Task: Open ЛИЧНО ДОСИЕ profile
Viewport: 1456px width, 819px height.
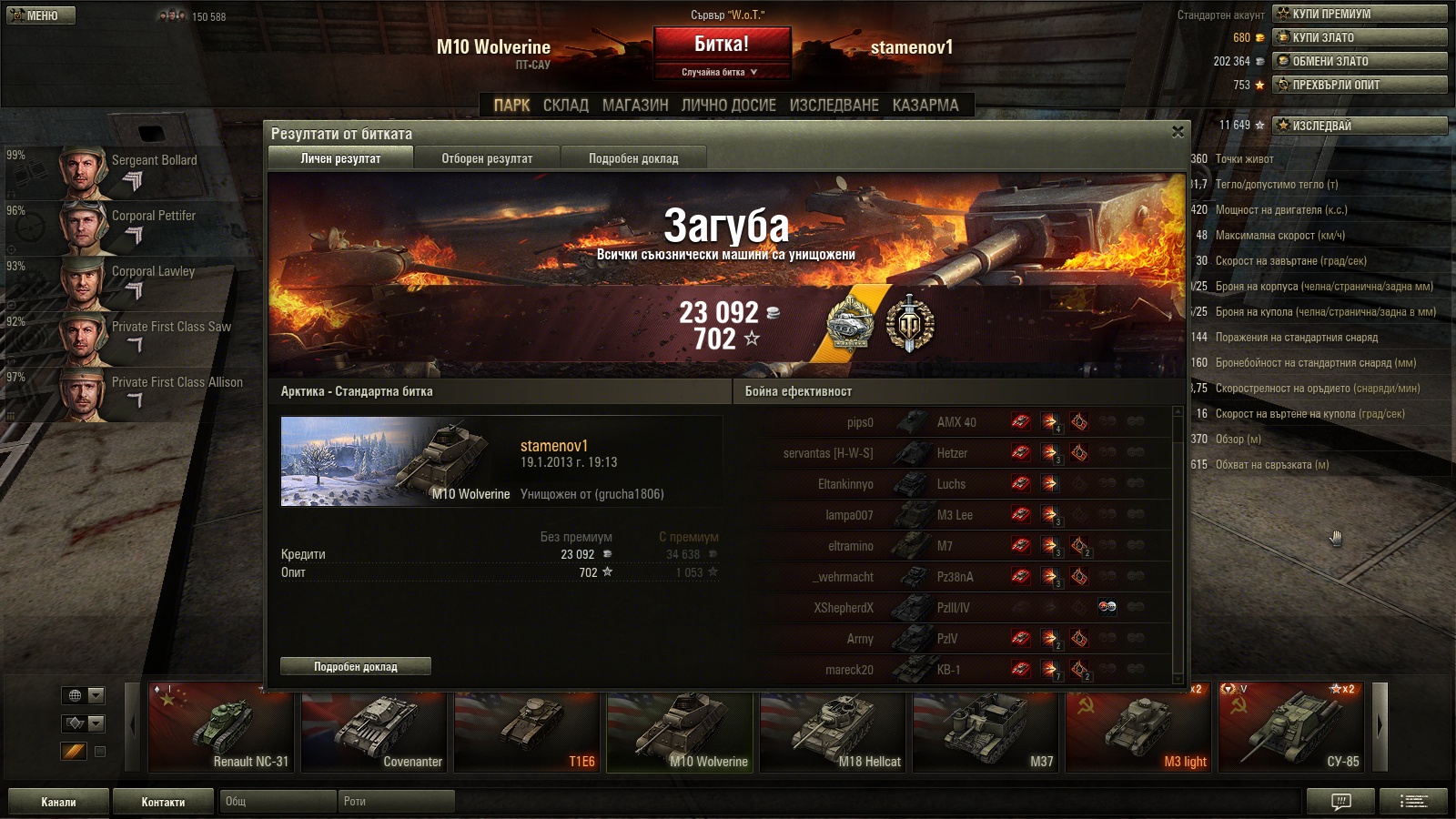Action: click(729, 106)
